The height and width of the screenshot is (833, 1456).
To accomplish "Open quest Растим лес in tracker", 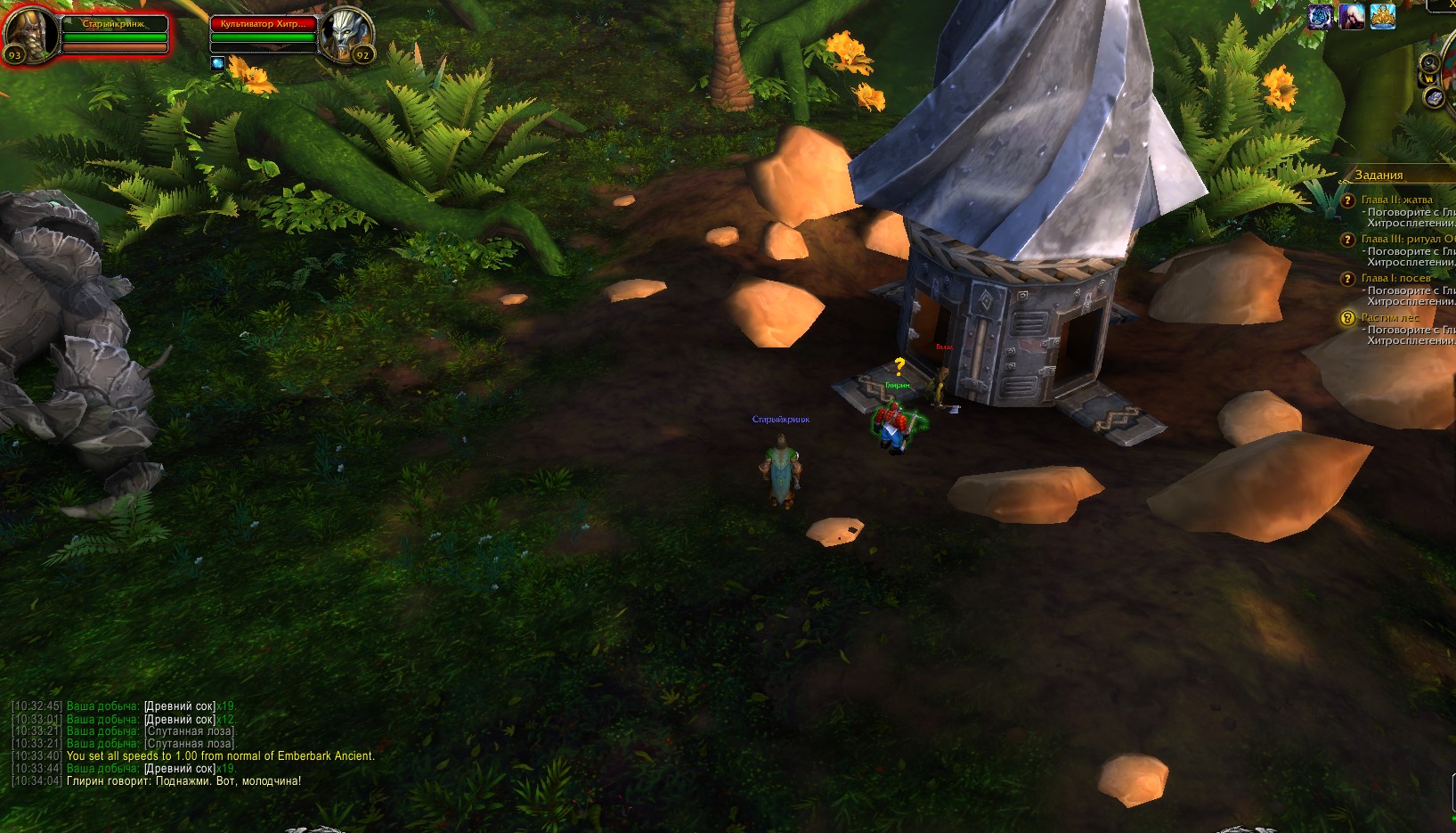I will click(x=1390, y=317).
